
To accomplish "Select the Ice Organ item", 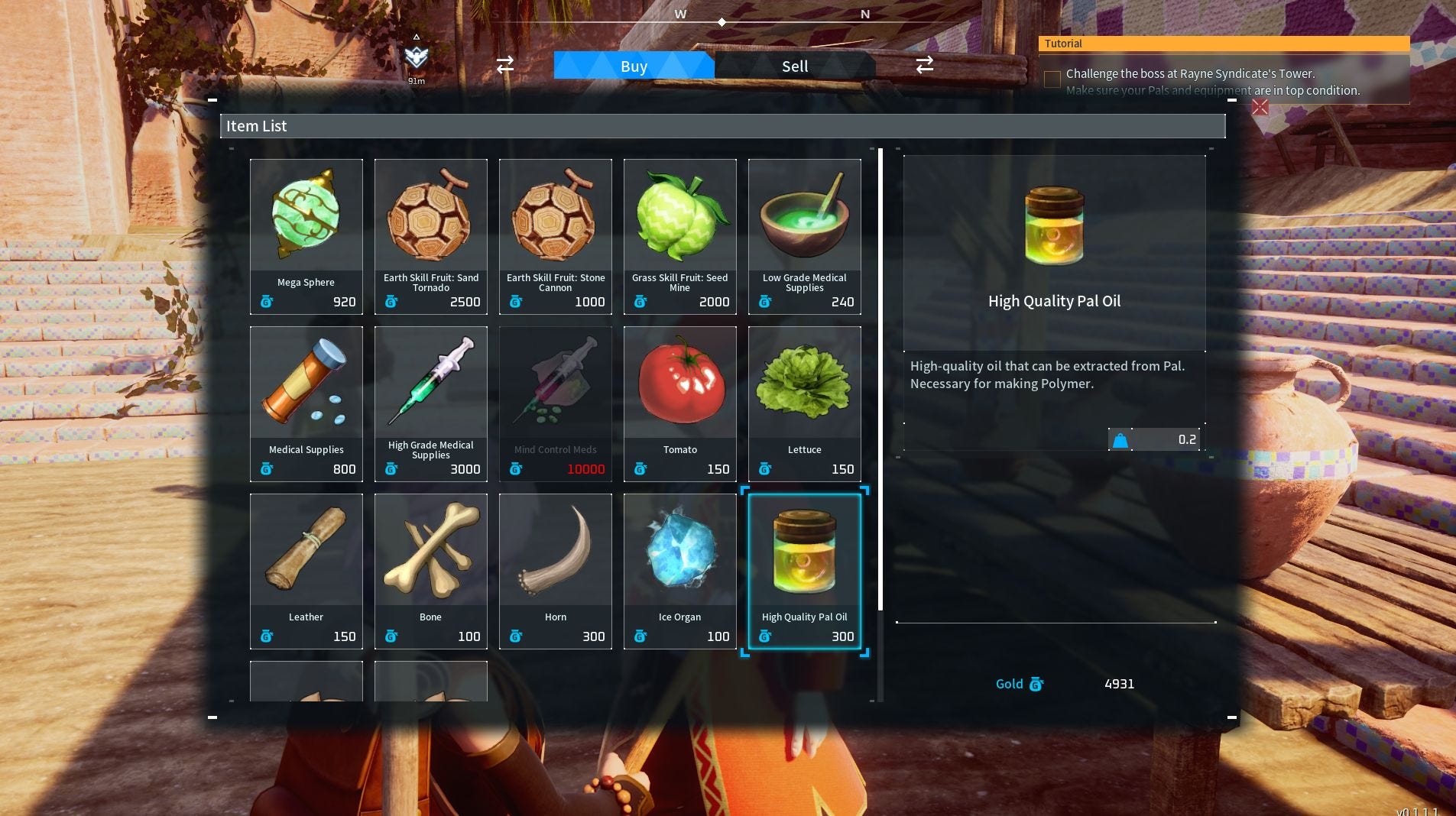I will coord(679,571).
